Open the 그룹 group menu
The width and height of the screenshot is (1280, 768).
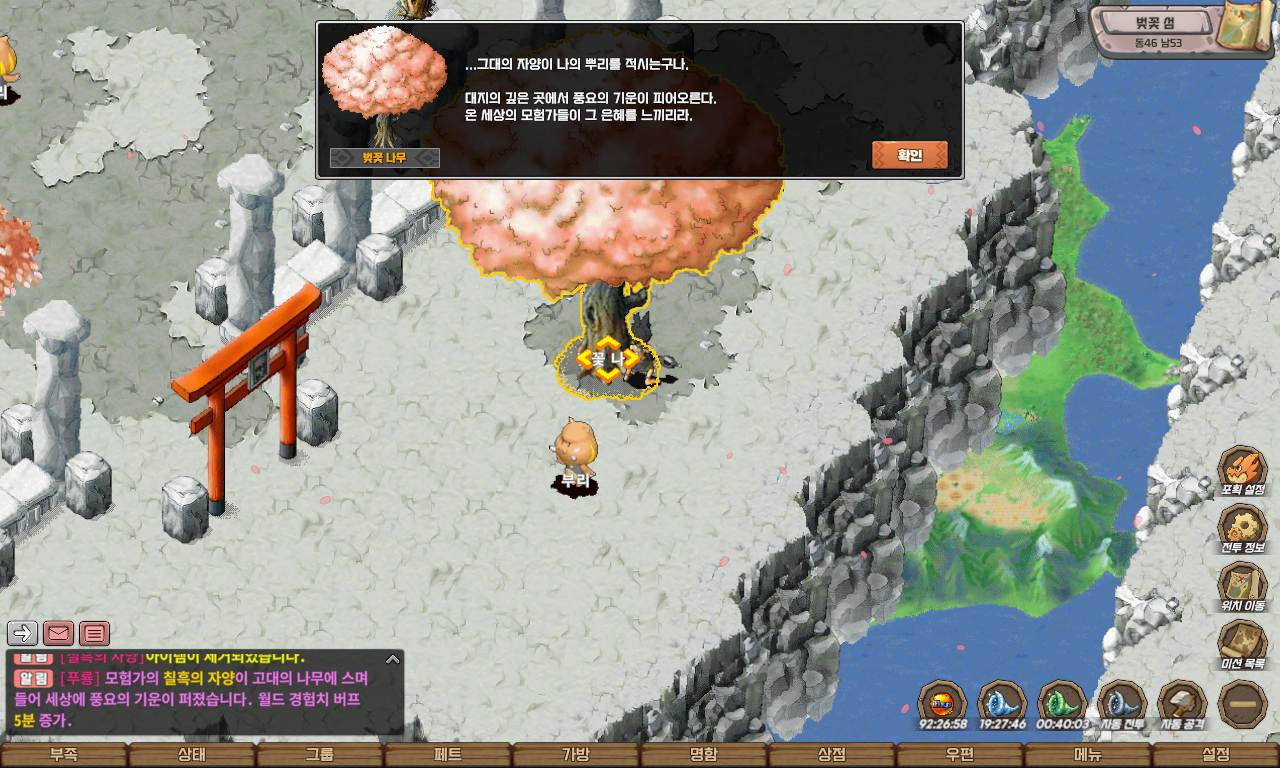[x=320, y=755]
